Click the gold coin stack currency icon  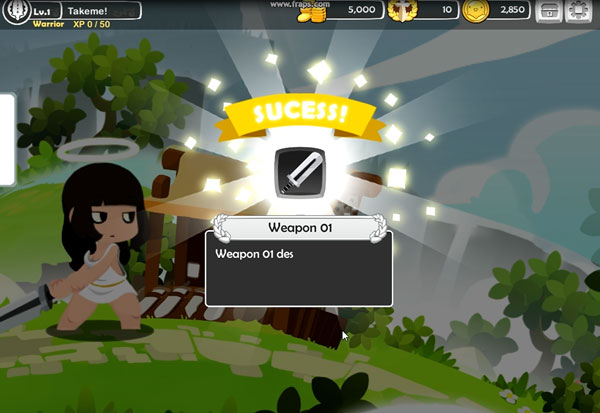click(x=318, y=12)
